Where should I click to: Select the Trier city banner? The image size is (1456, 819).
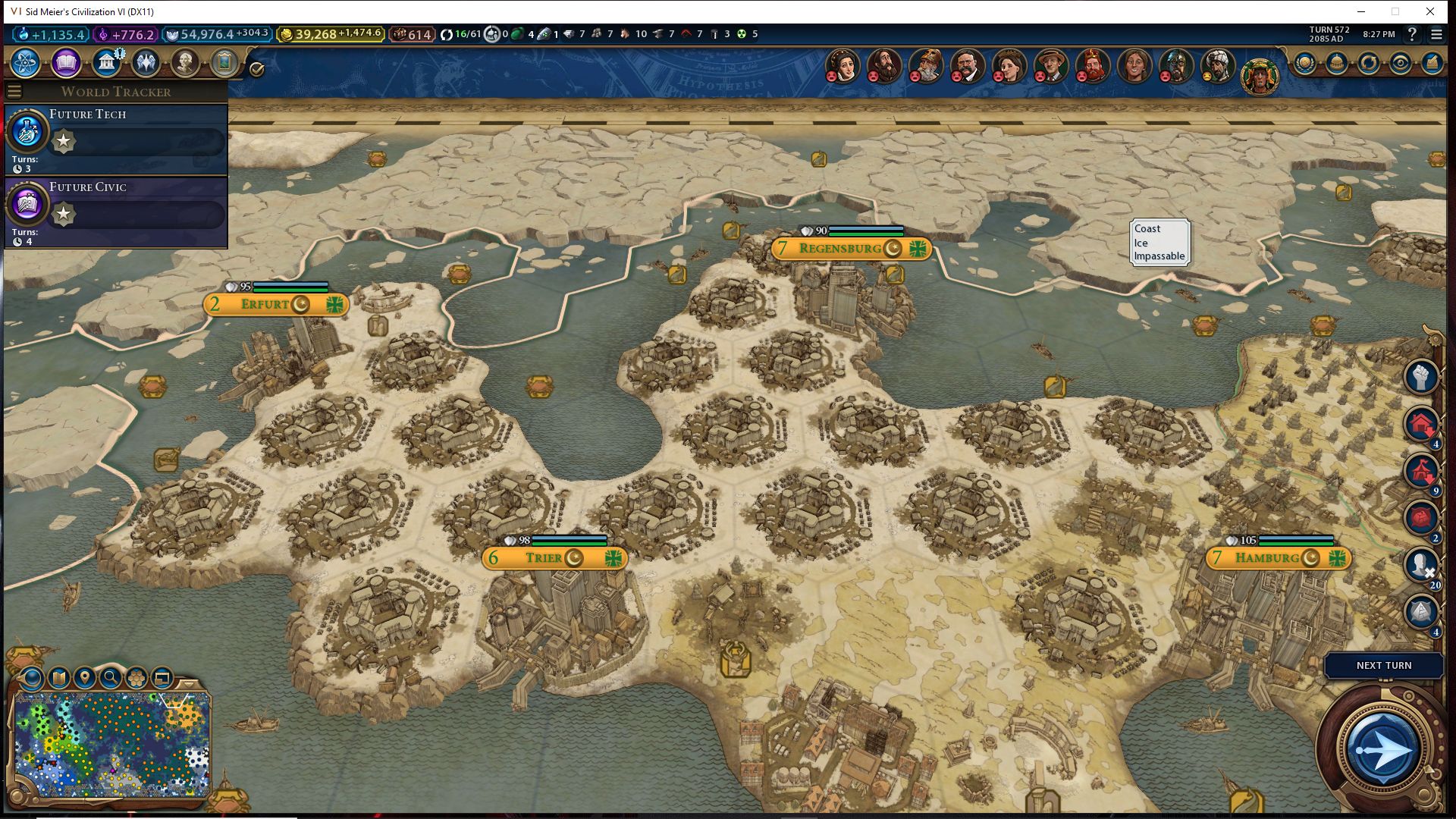(x=544, y=559)
